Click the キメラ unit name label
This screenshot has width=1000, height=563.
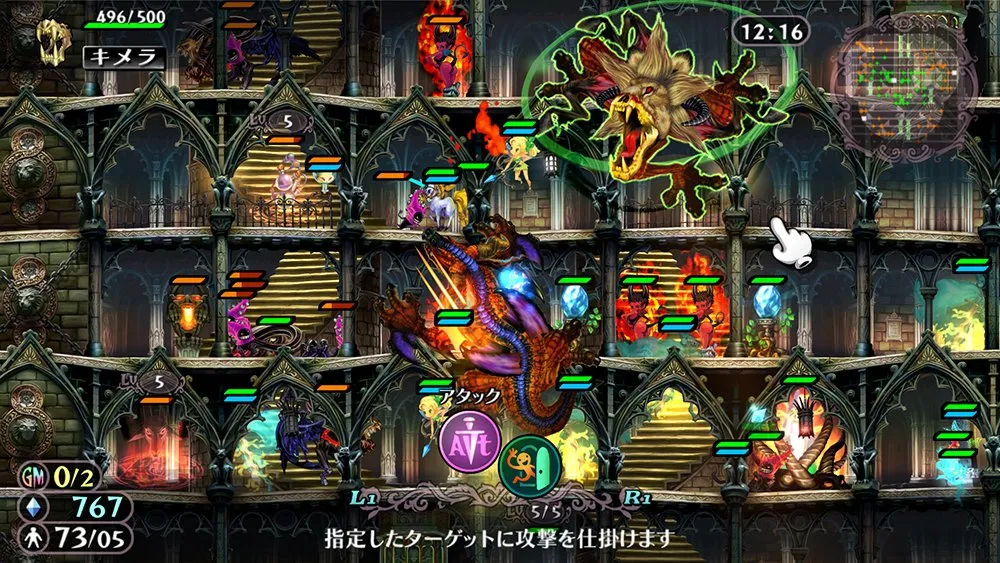click(123, 57)
